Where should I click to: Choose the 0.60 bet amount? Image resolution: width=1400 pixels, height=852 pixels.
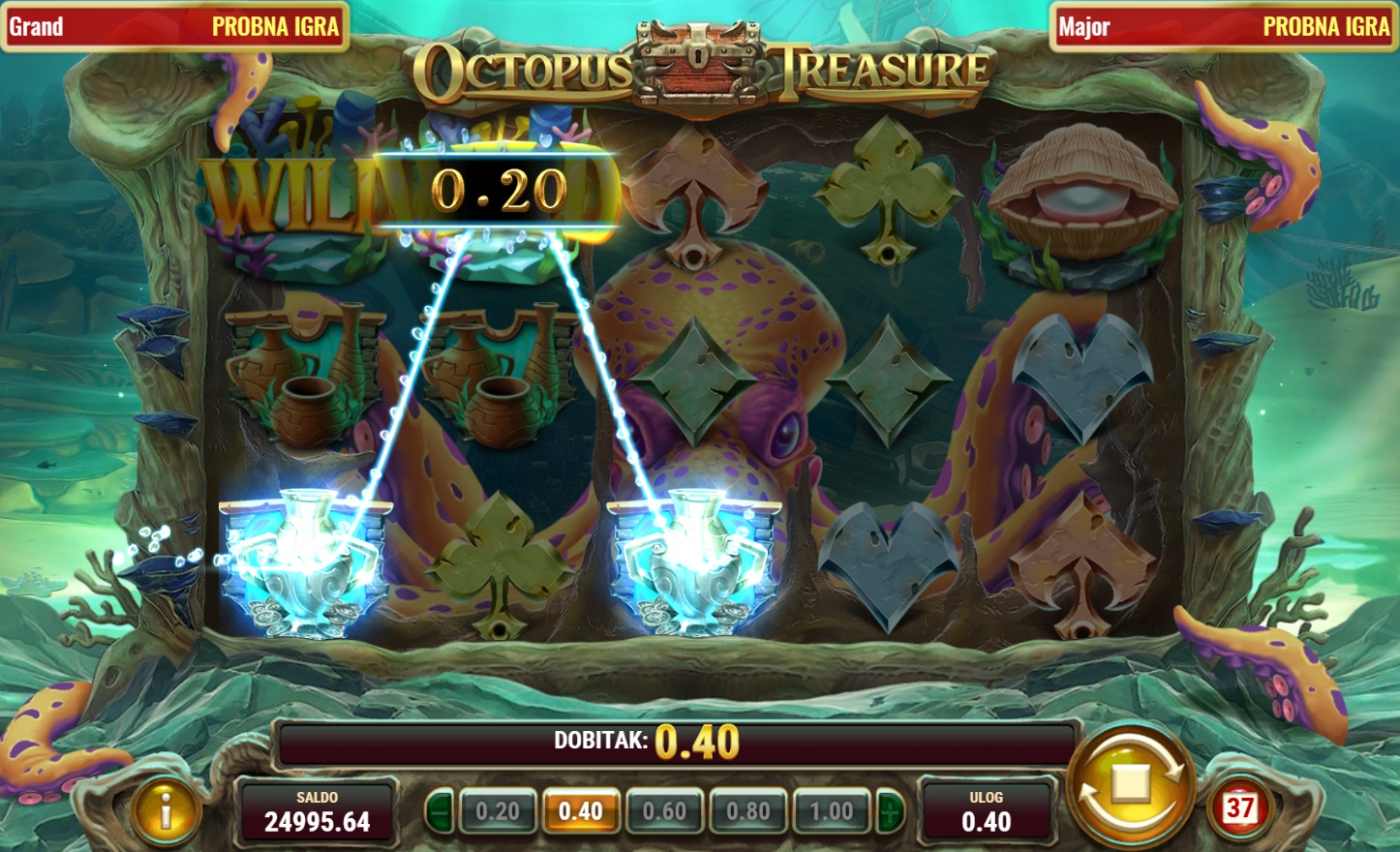(664, 811)
